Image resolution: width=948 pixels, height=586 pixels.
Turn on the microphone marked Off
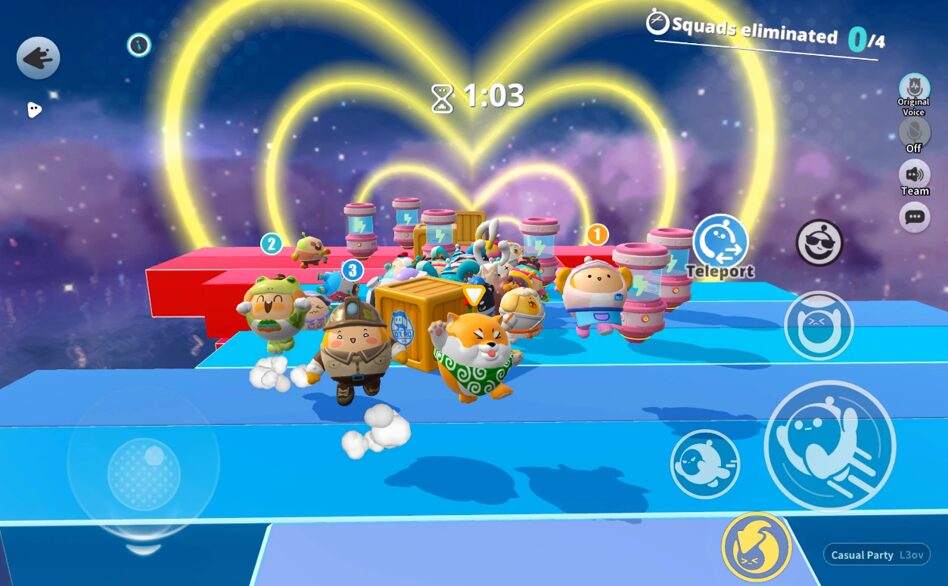tap(914, 132)
